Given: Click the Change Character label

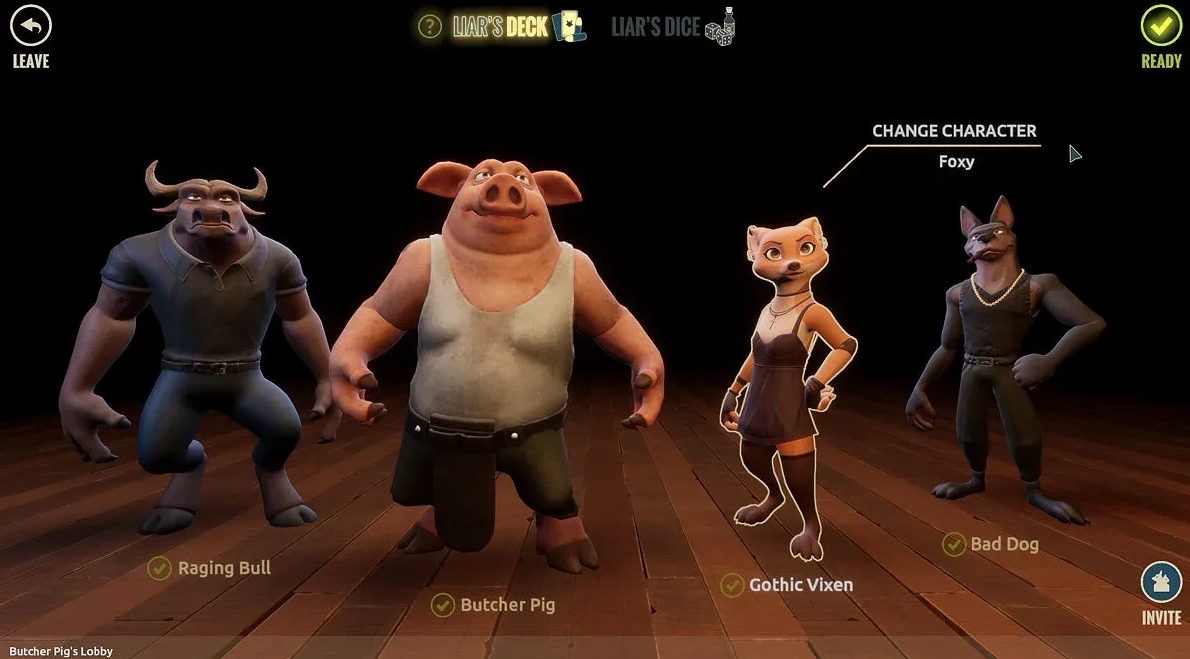Looking at the screenshot, I should click(953, 131).
